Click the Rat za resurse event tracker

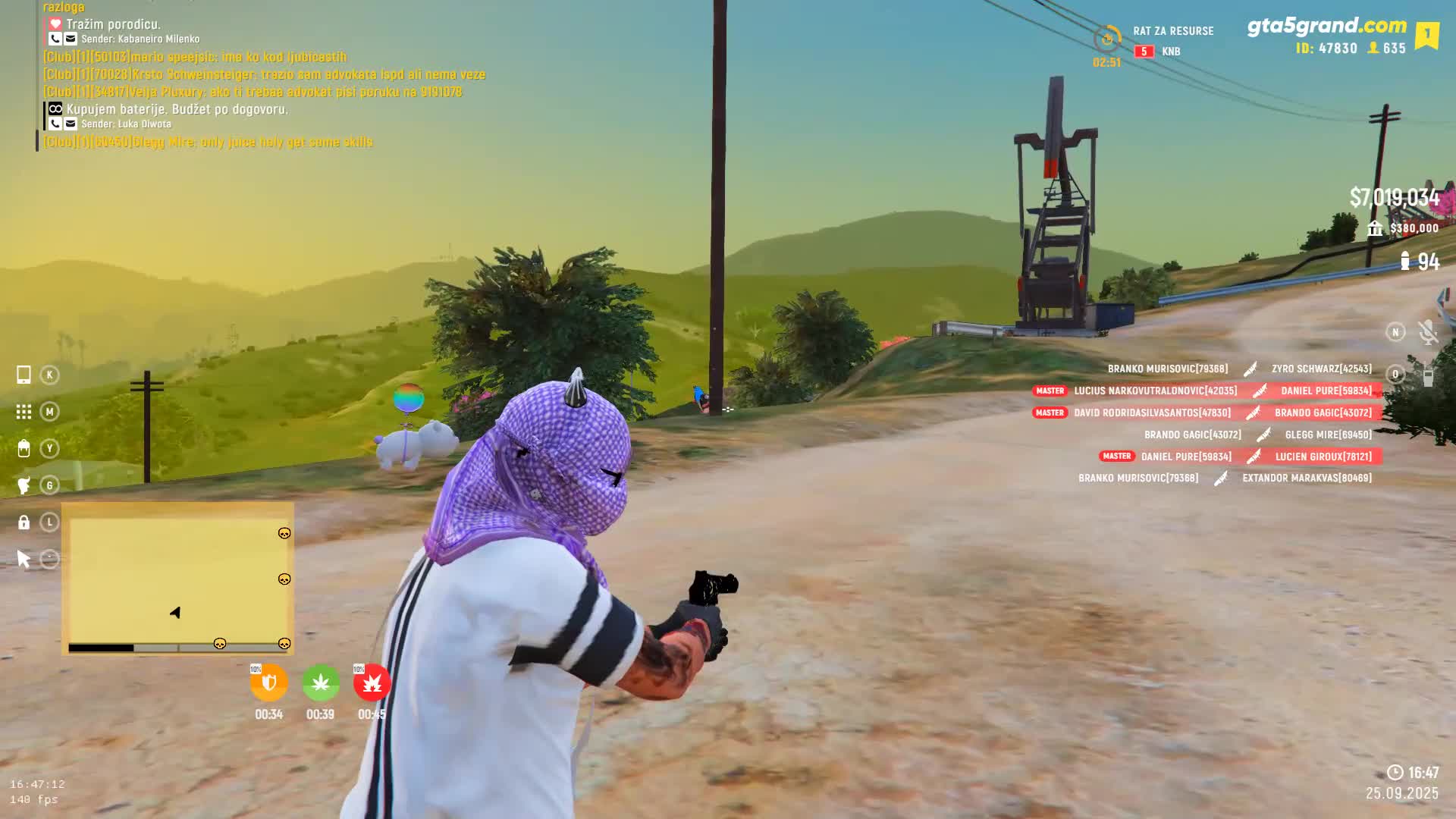coord(1172,31)
